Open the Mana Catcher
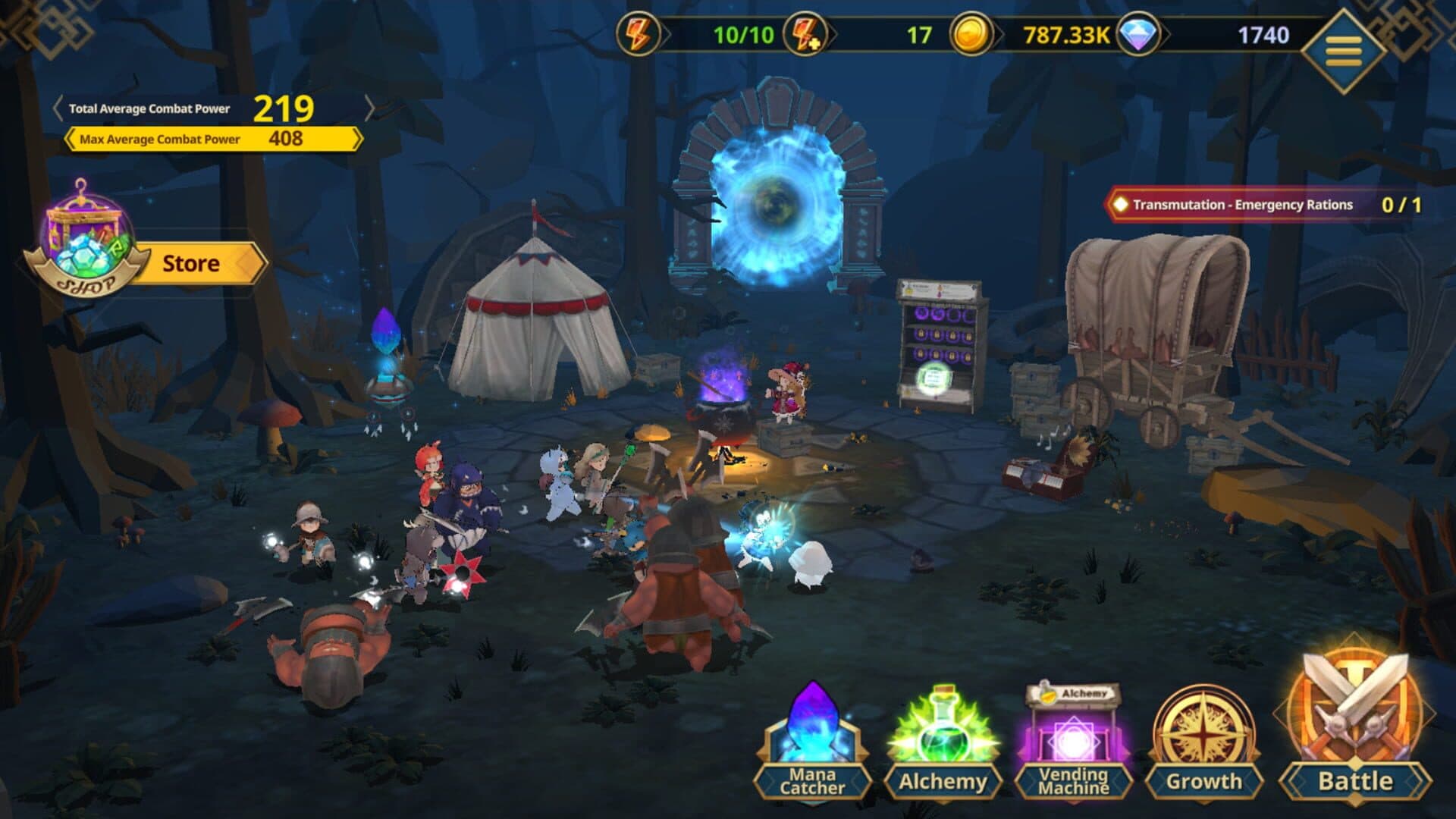 point(812,743)
